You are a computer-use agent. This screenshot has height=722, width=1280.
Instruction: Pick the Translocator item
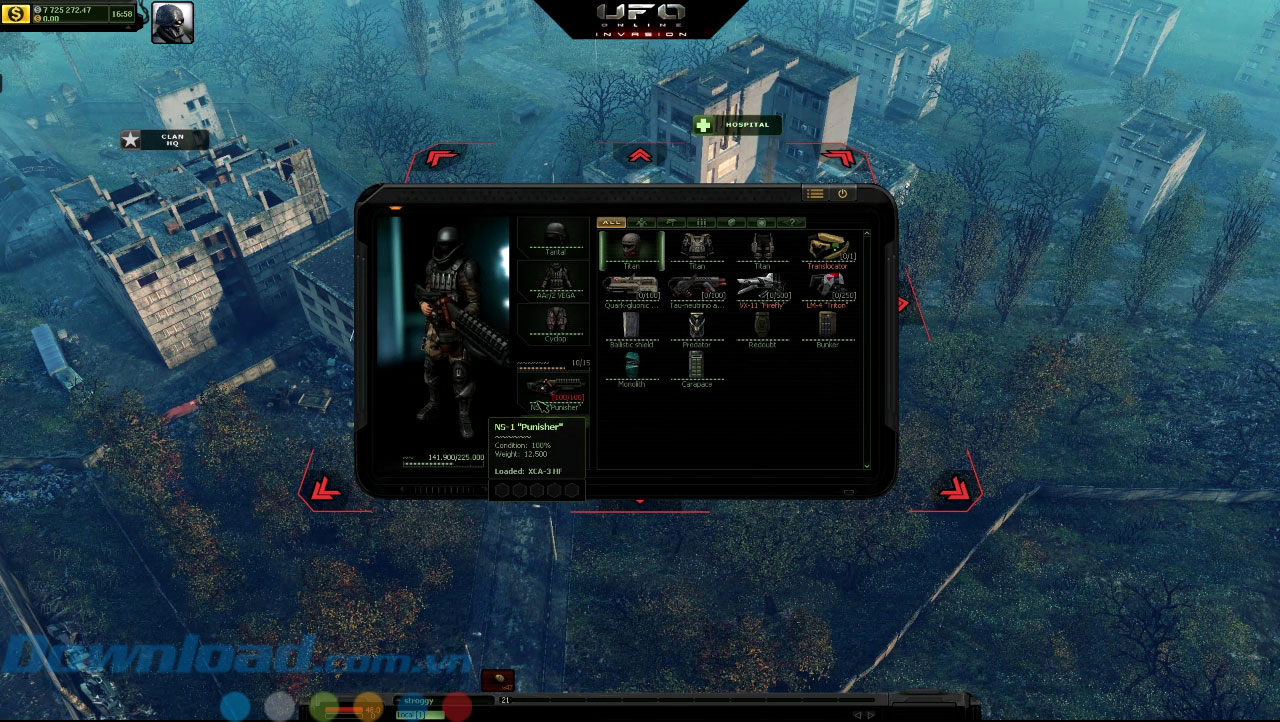(x=828, y=249)
